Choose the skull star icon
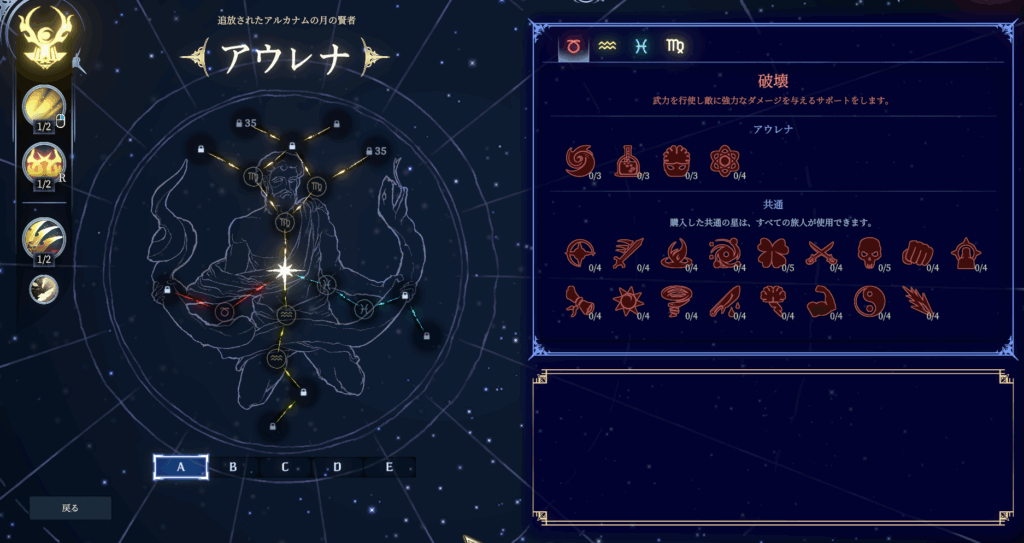Screen dimensions: 1024x543 [868, 254]
